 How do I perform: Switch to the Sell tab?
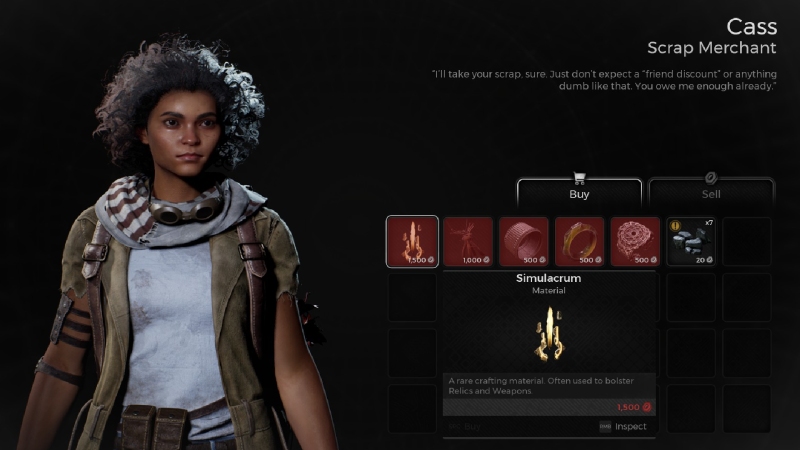coord(711,192)
